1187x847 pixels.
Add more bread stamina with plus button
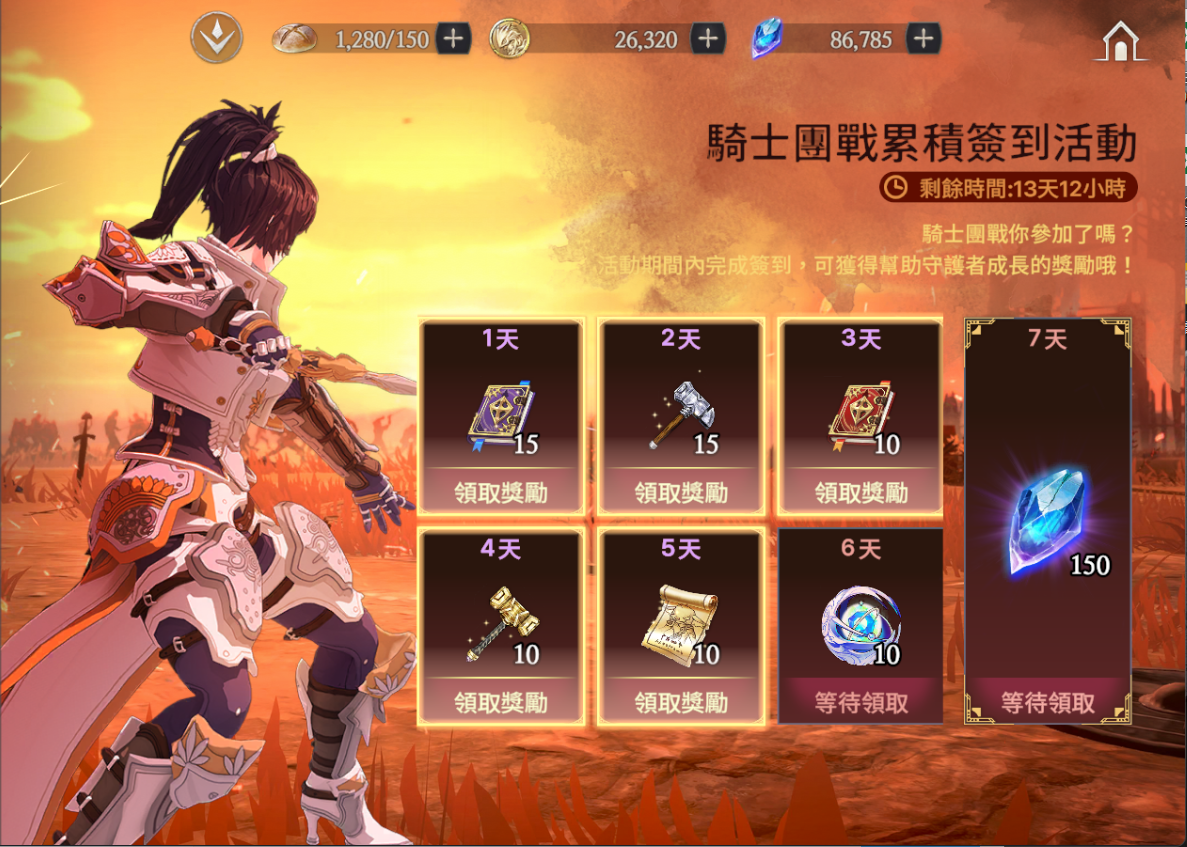coord(453,39)
